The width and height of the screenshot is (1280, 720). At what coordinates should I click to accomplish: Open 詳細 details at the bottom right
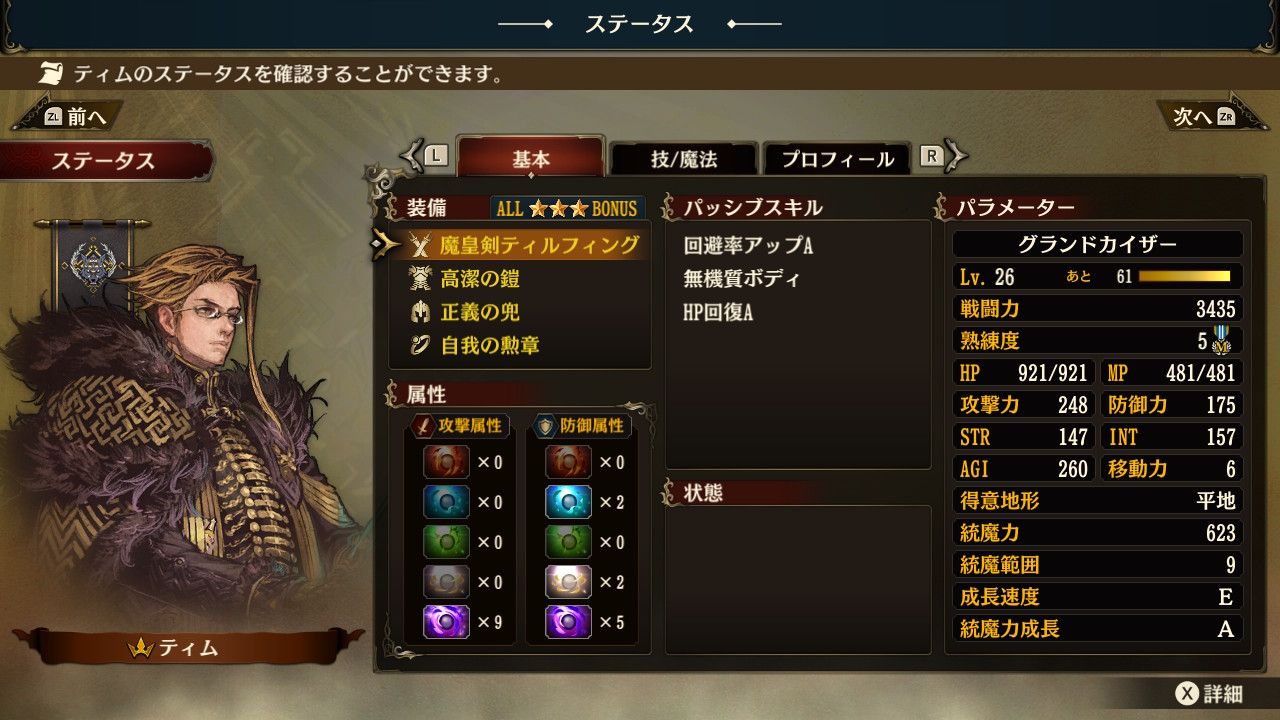tap(1210, 694)
